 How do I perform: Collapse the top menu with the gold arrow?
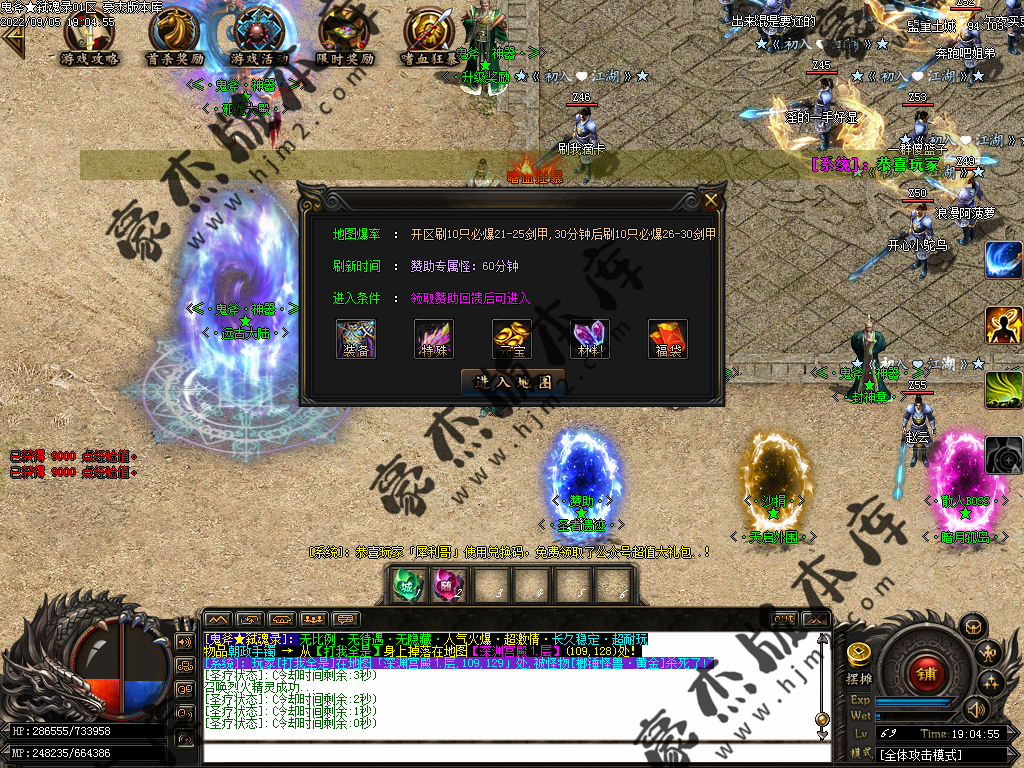[13, 41]
